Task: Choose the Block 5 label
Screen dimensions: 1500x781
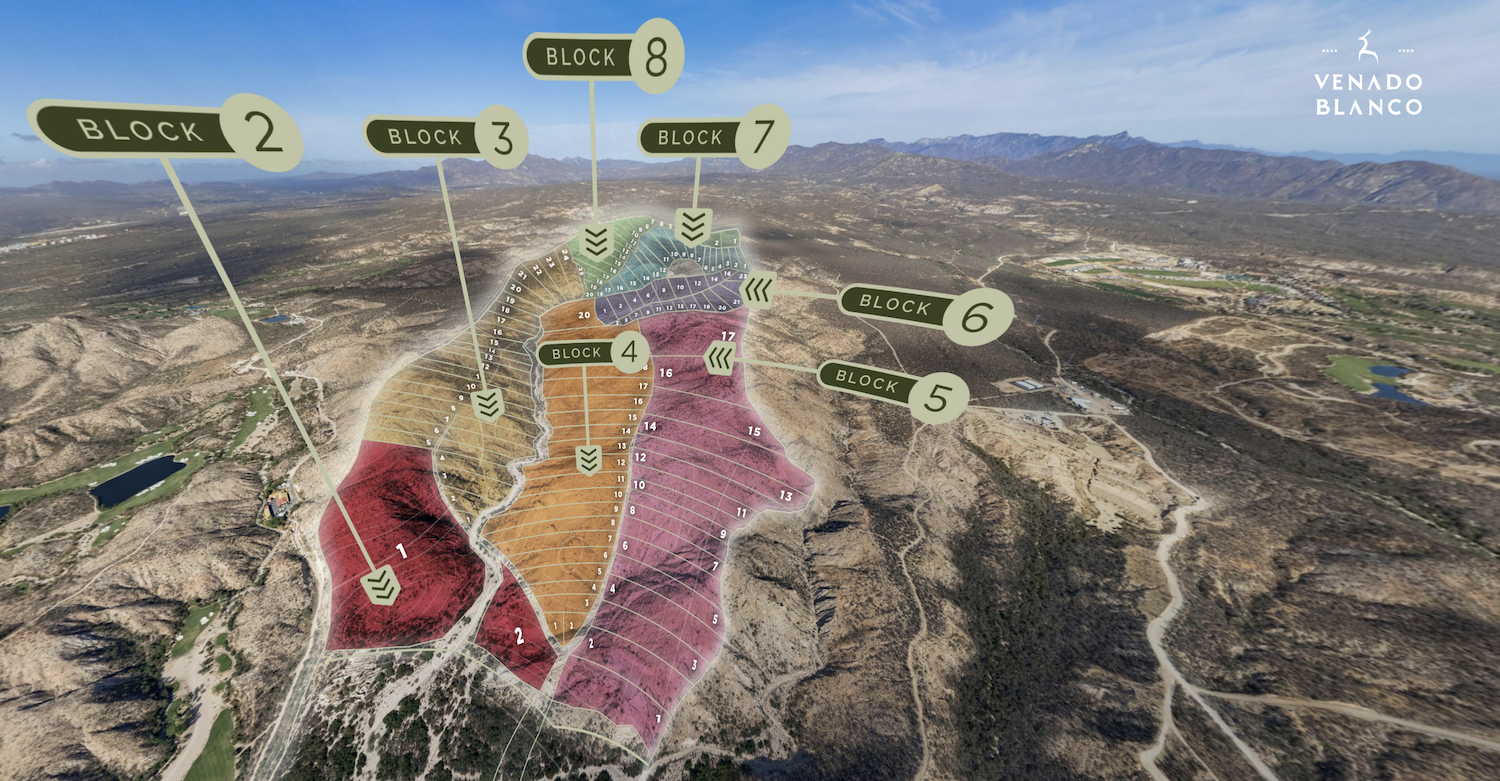Action: [x=892, y=383]
